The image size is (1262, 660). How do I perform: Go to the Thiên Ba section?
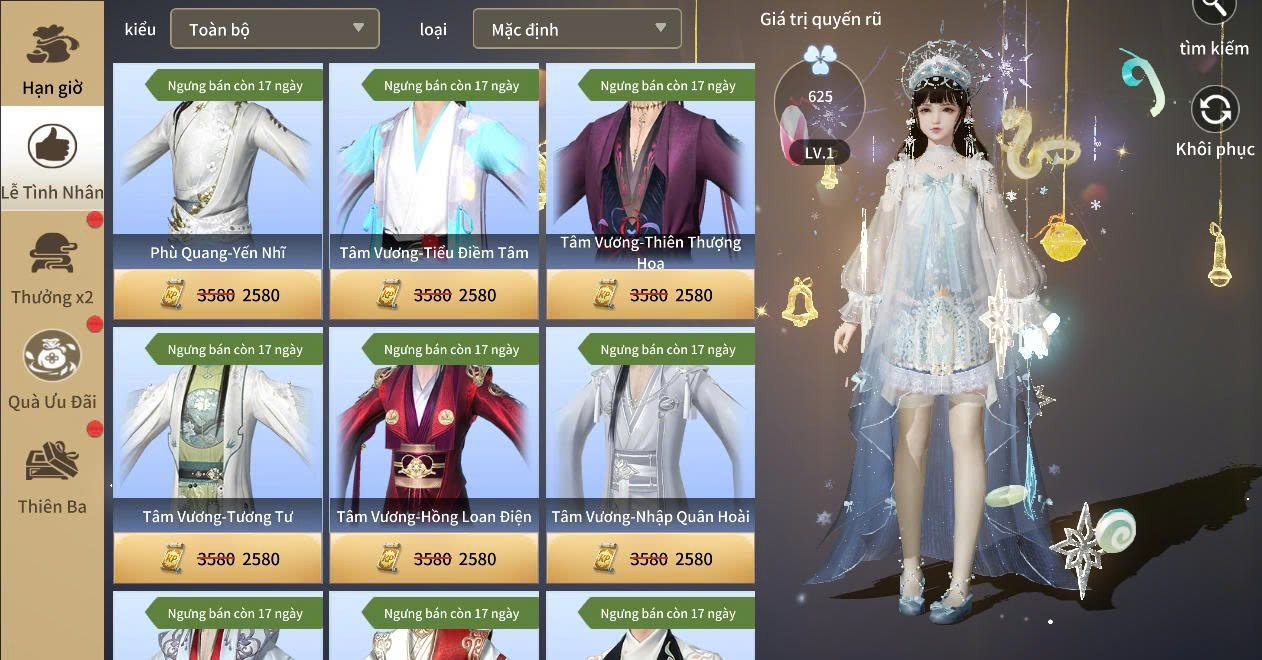pyautogui.click(x=52, y=477)
